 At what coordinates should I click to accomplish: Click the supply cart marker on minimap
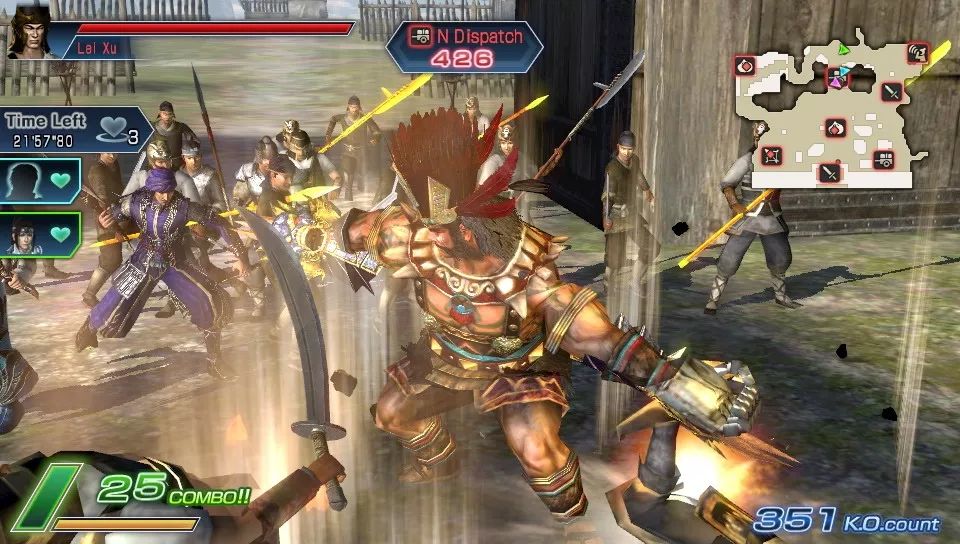pyautogui.click(x=883, y=157)
